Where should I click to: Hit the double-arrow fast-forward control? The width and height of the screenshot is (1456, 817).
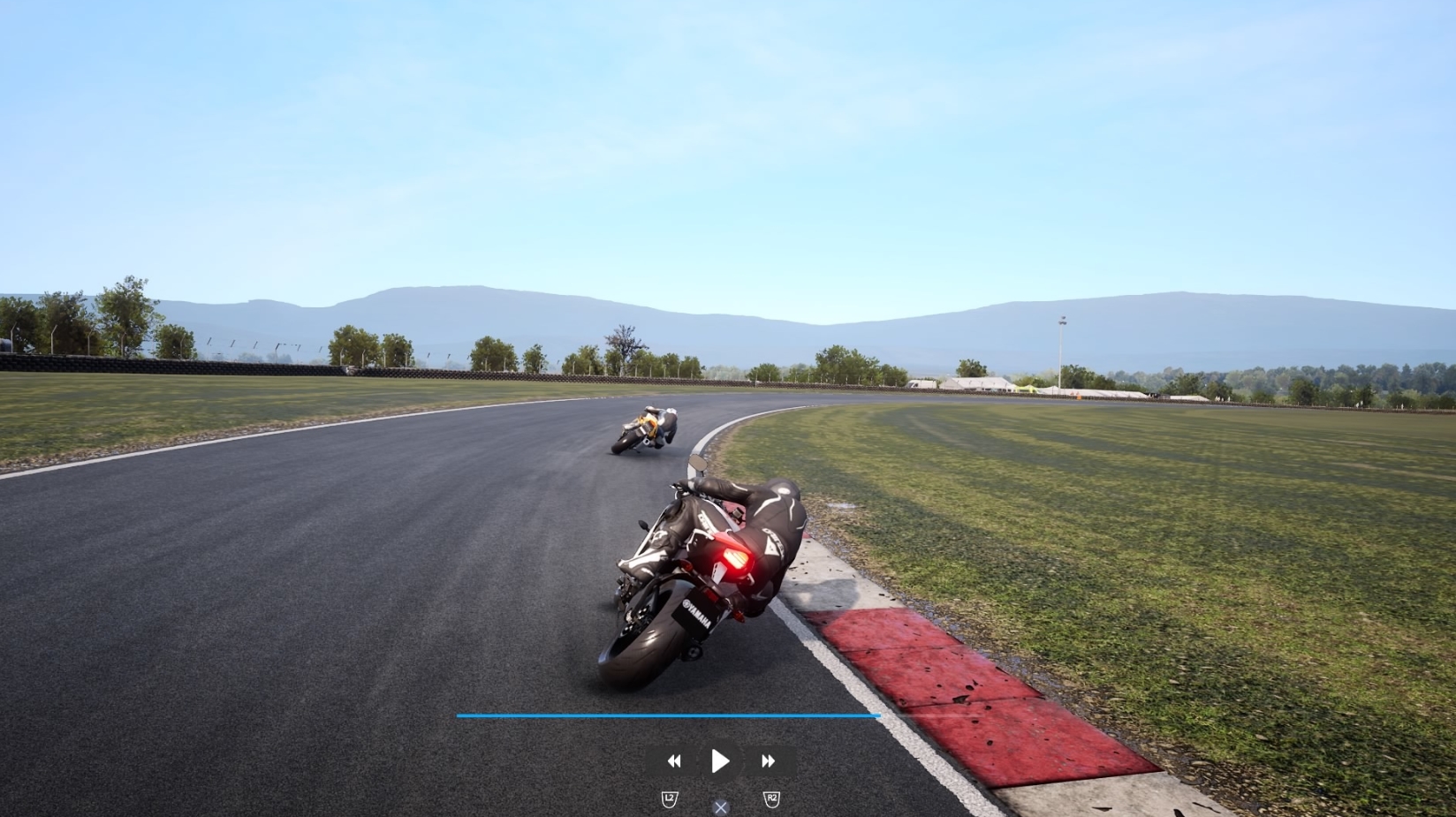tap(768, 760)
